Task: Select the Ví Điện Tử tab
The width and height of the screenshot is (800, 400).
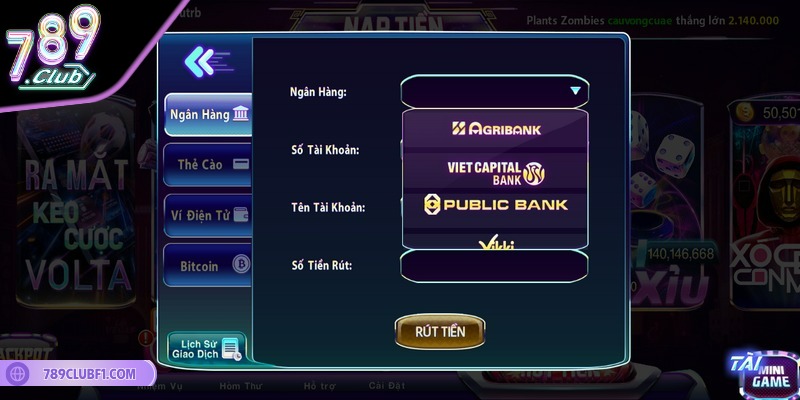Action: (x=208, y=215)
